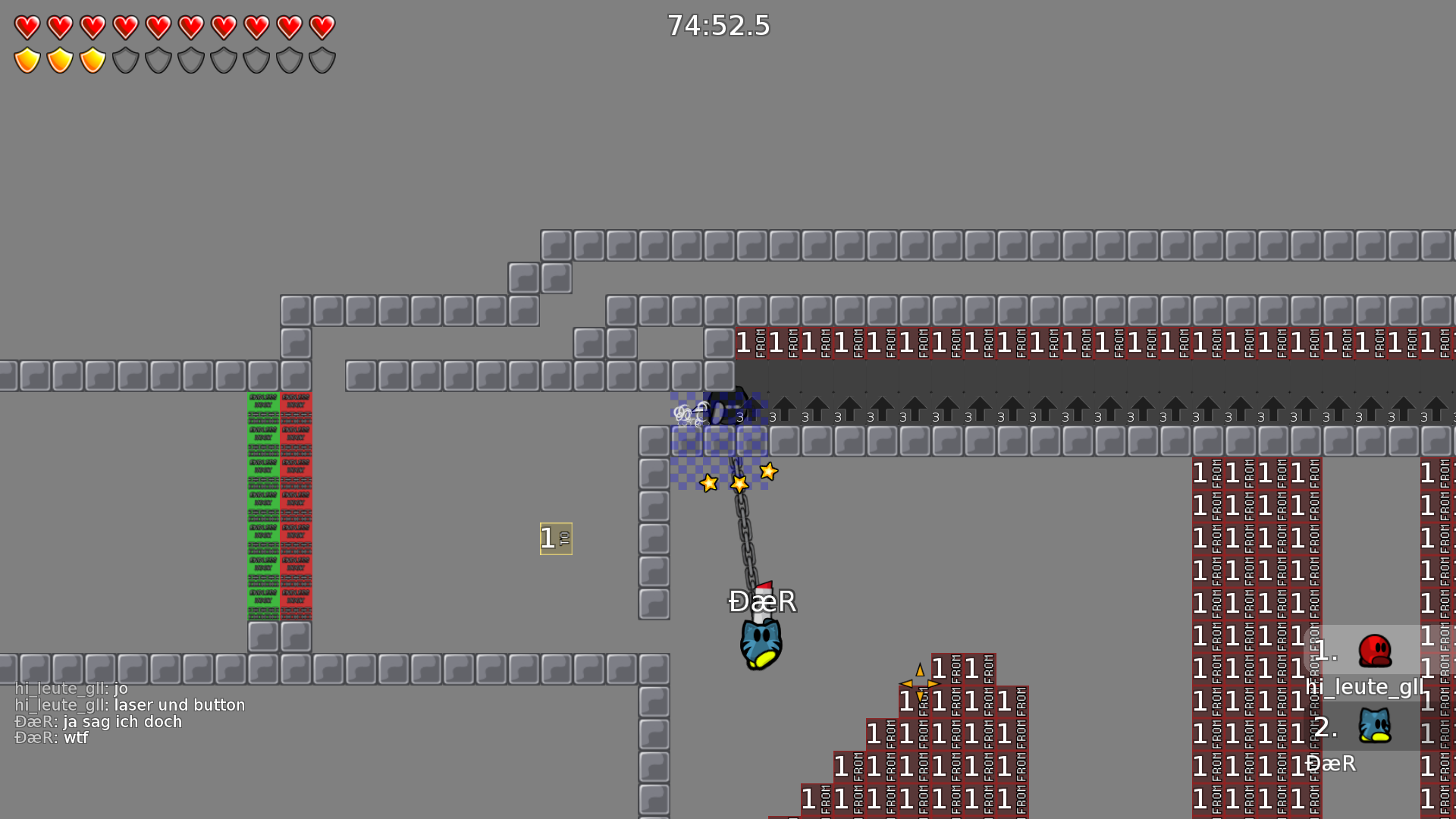Click the third golden armor shield

(x=92, y=60)
